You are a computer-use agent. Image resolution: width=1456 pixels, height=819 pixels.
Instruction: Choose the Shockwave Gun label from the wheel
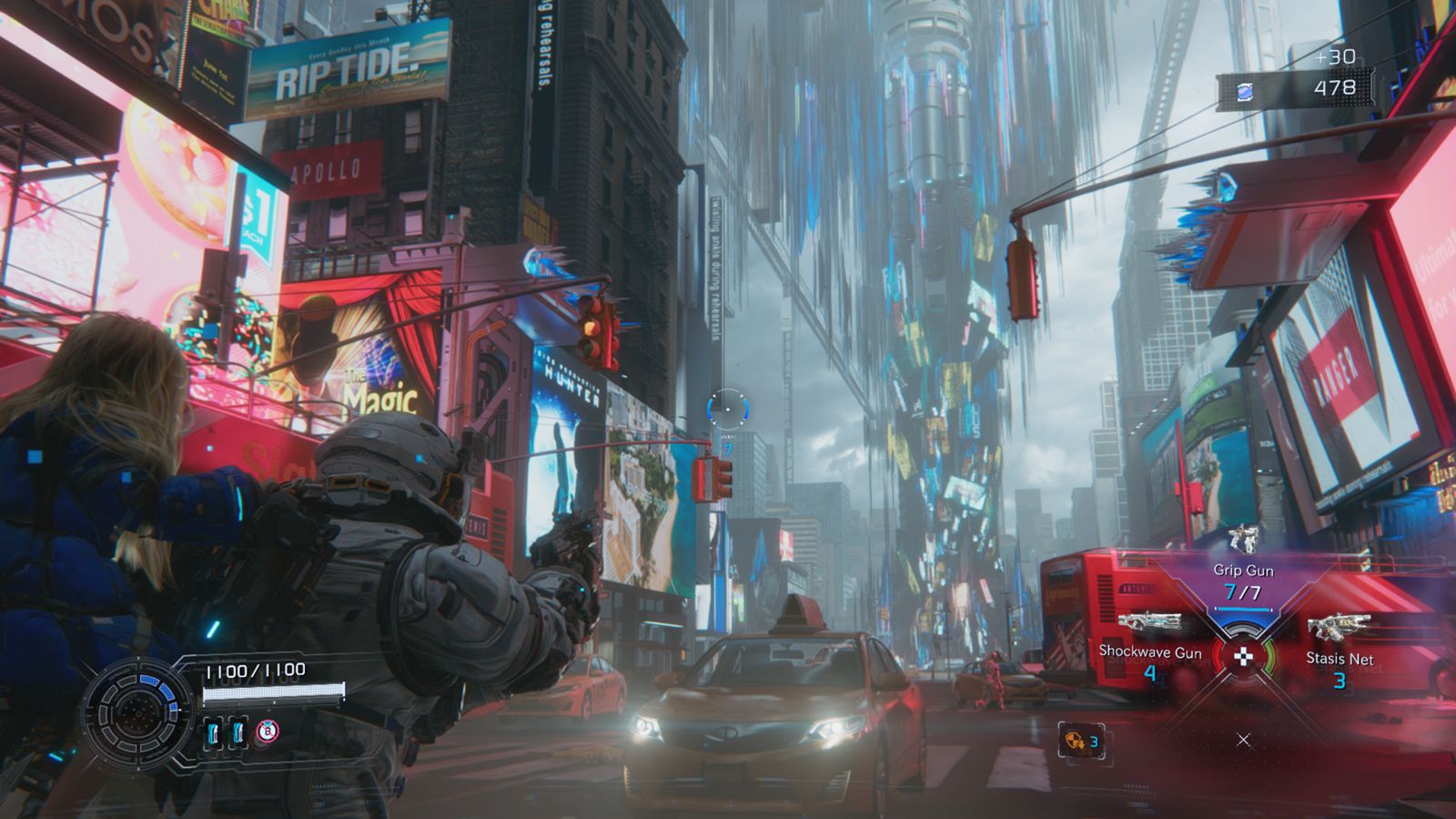tap(1149, 651)
